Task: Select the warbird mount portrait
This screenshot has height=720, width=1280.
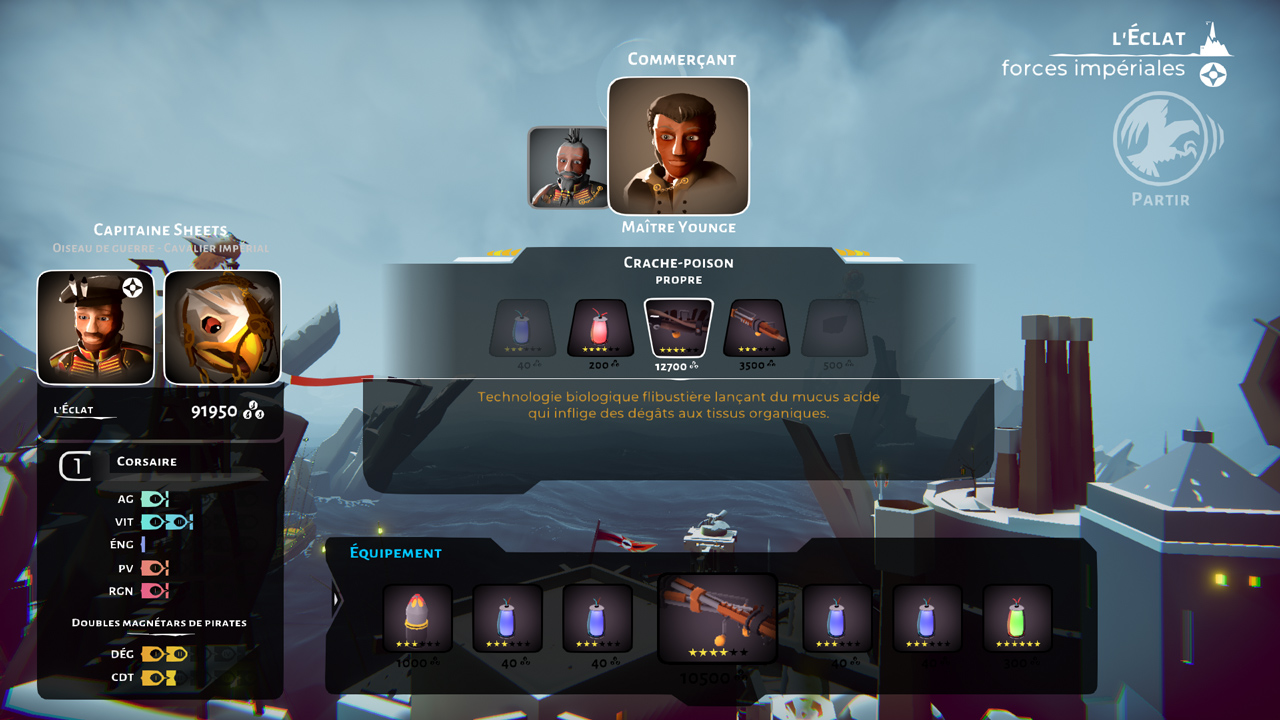Action: (x=222, y=327)
